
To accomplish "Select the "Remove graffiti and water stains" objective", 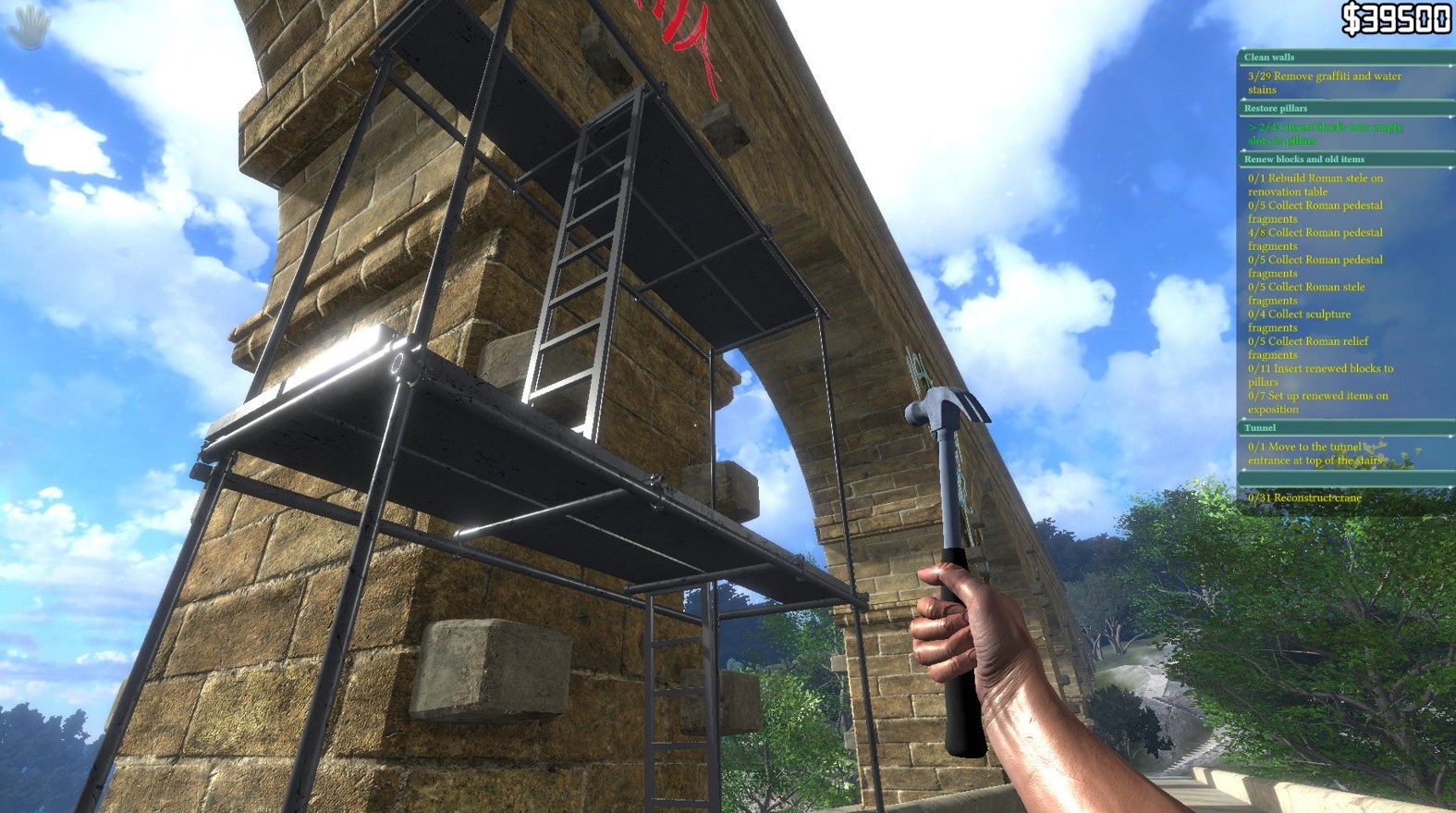I will click(x=1324, y=83).
